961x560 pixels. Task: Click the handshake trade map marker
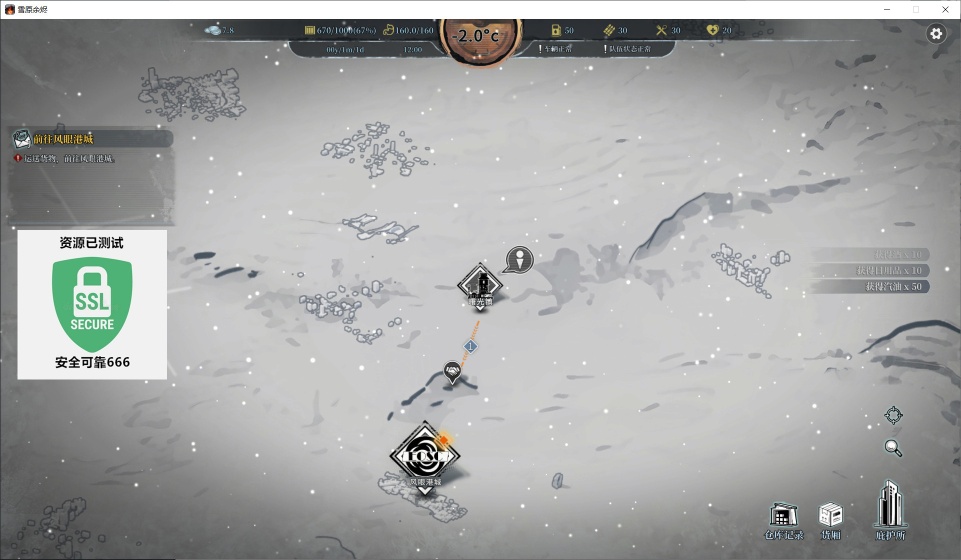click(452, 373)
